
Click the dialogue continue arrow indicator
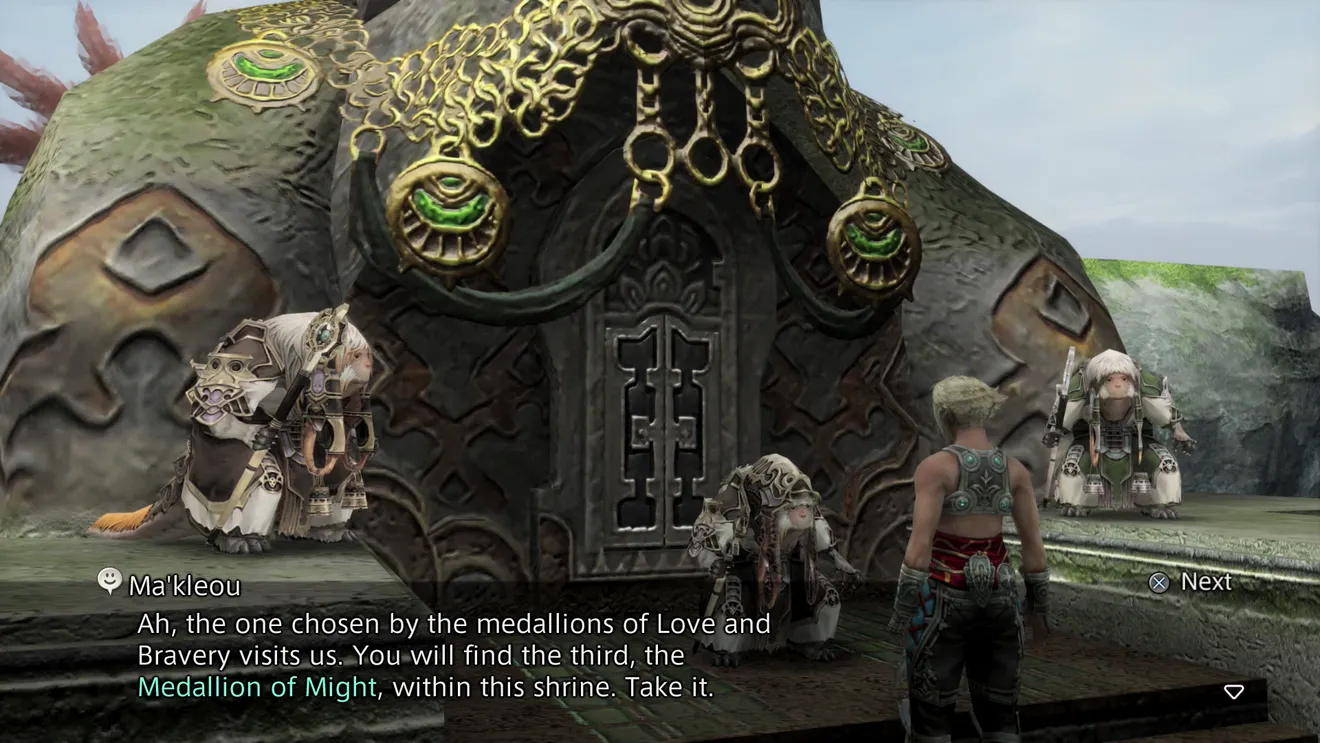pos(1234,692)
